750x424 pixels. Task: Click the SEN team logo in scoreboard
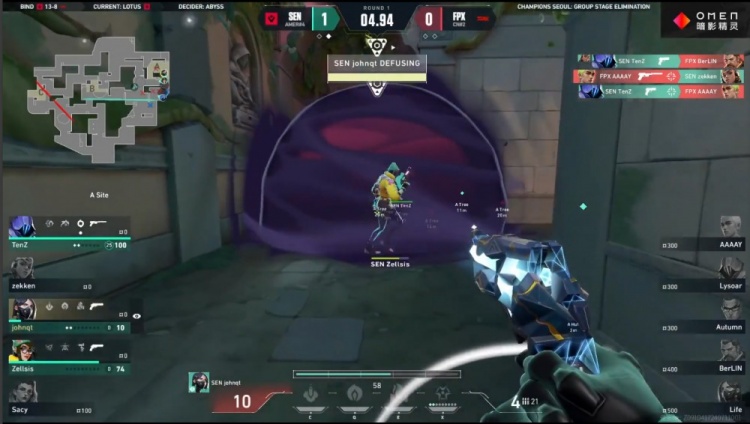(x=272, y=19)
